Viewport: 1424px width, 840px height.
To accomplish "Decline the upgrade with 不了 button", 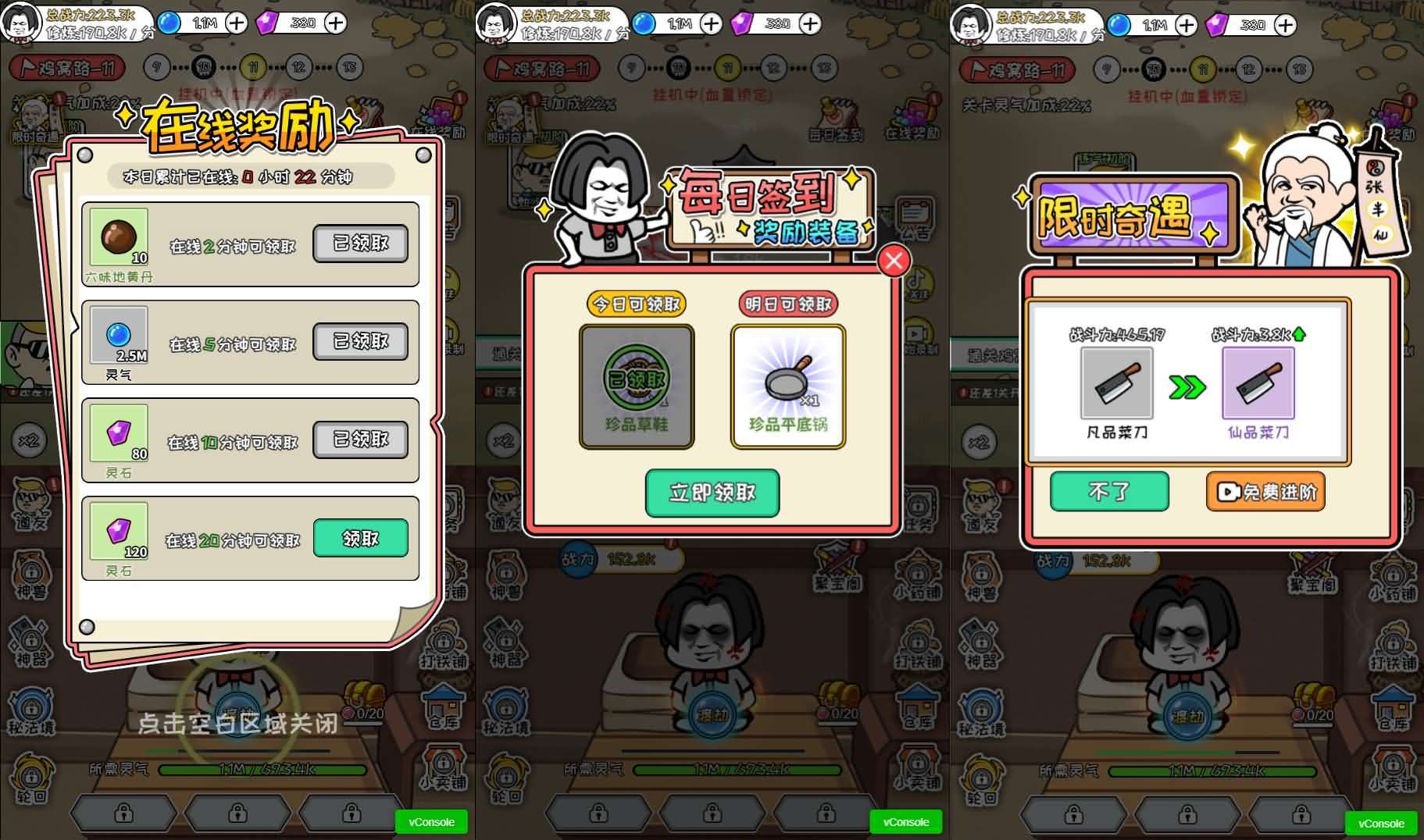I will click(x=1109, y=492).
